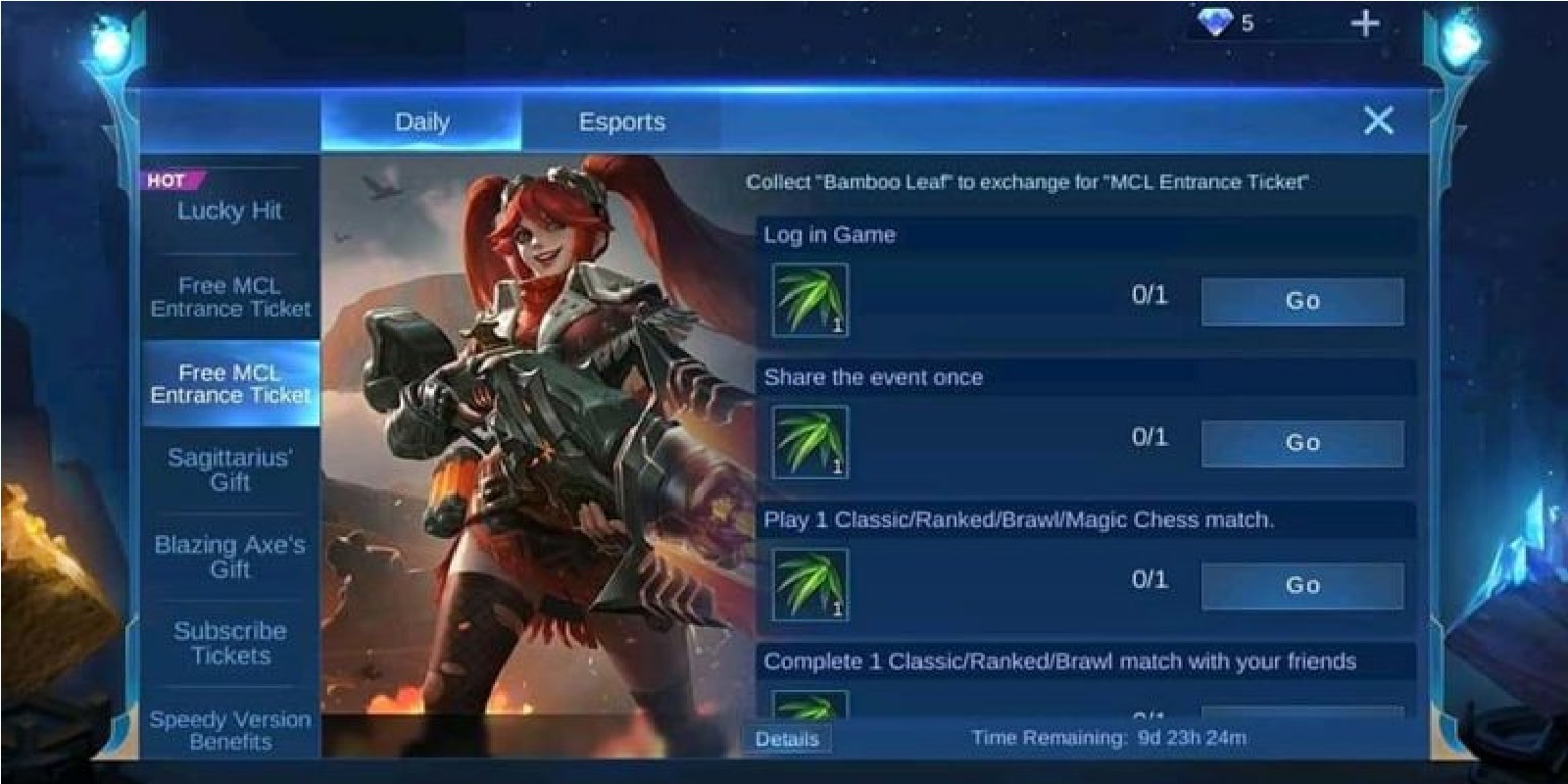Click the diamond currency icon at top
The height and width of the screenshot is (784, 1568).
point(1215,24)
